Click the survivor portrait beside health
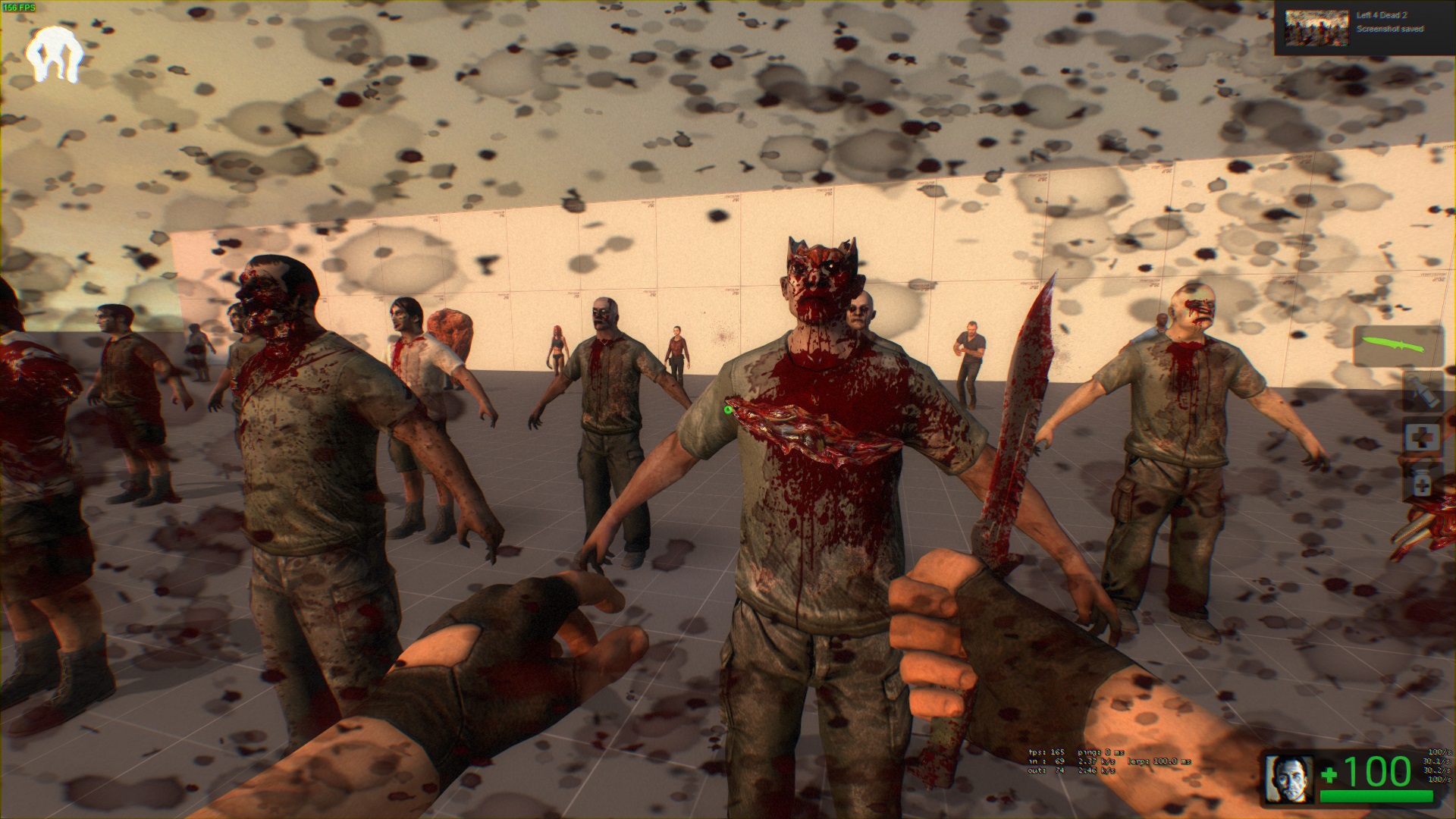Screen dimensions: 1456x819 tap(1290, 778)
